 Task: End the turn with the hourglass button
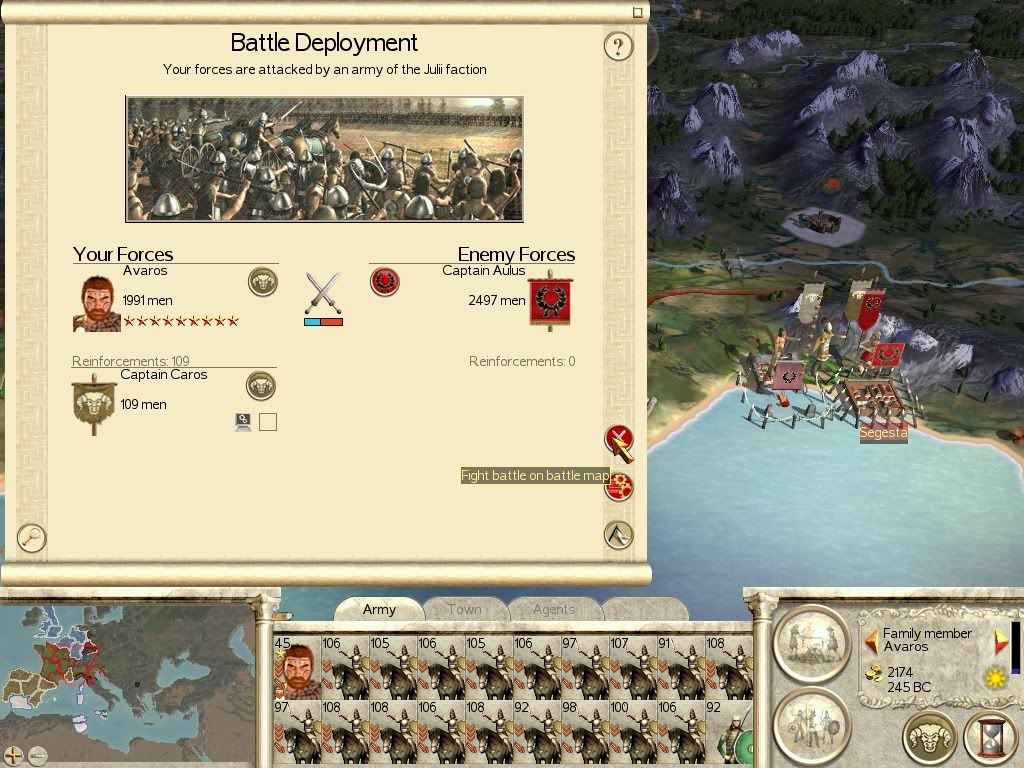click(991, 740)
